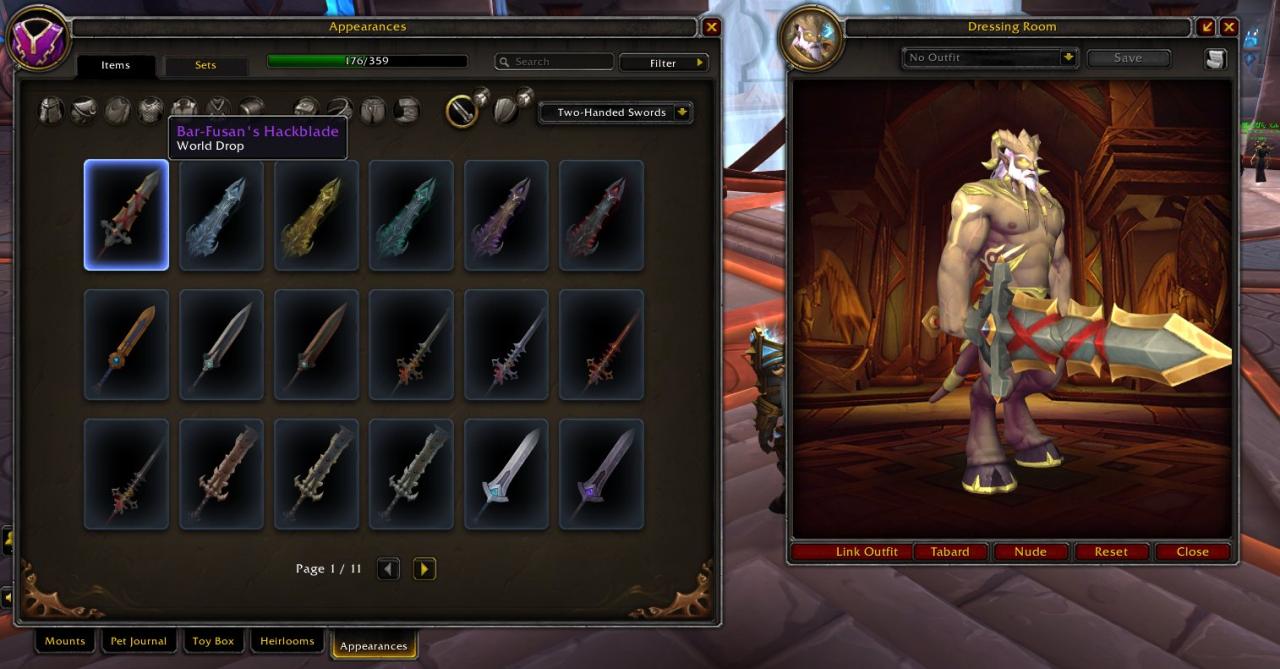Open the Toy Box tab
This screenshot has height=669, width=1280.
click(213, 642)
